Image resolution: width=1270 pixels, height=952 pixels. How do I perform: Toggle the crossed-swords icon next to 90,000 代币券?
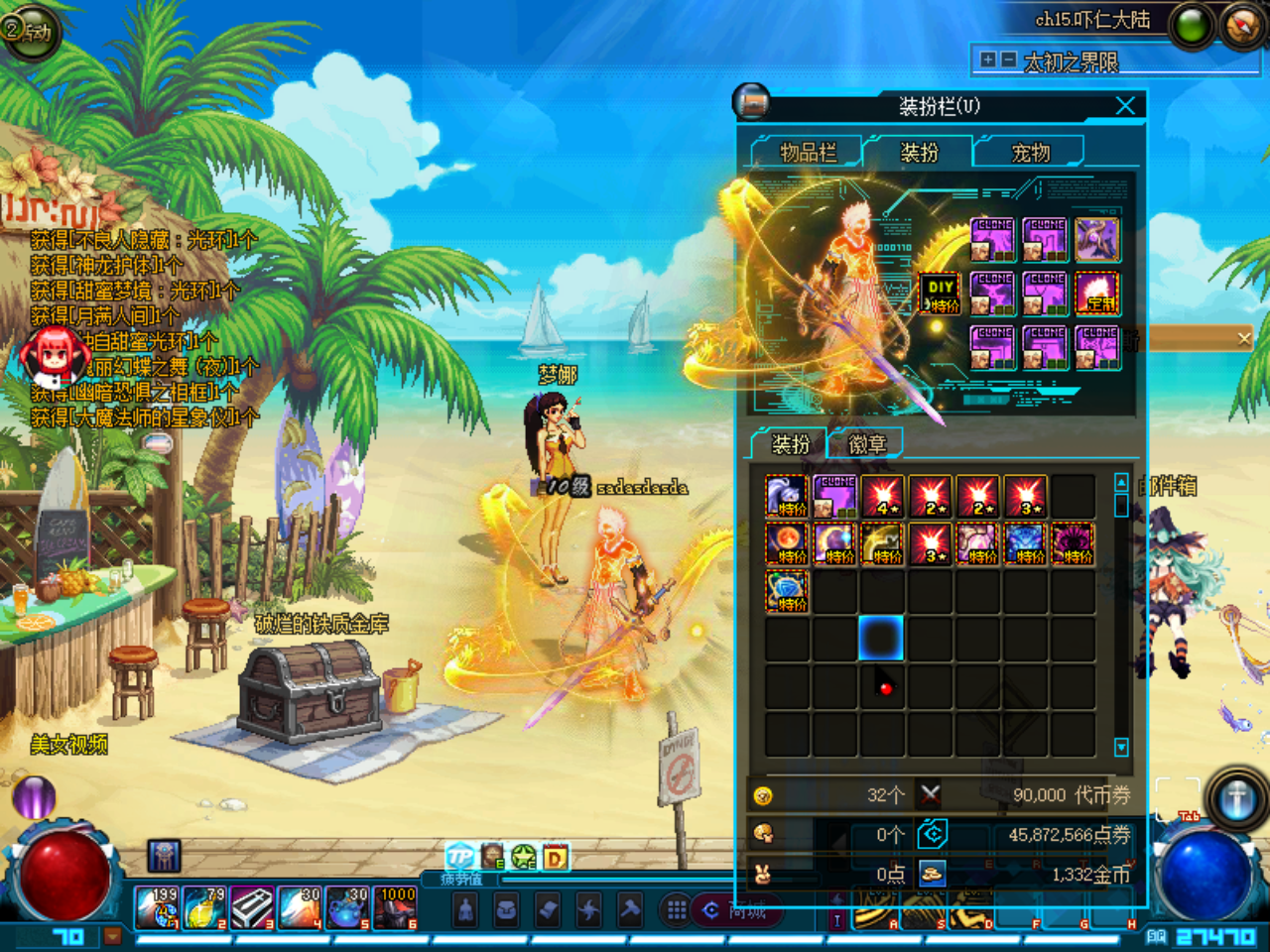tap(928, 793)
